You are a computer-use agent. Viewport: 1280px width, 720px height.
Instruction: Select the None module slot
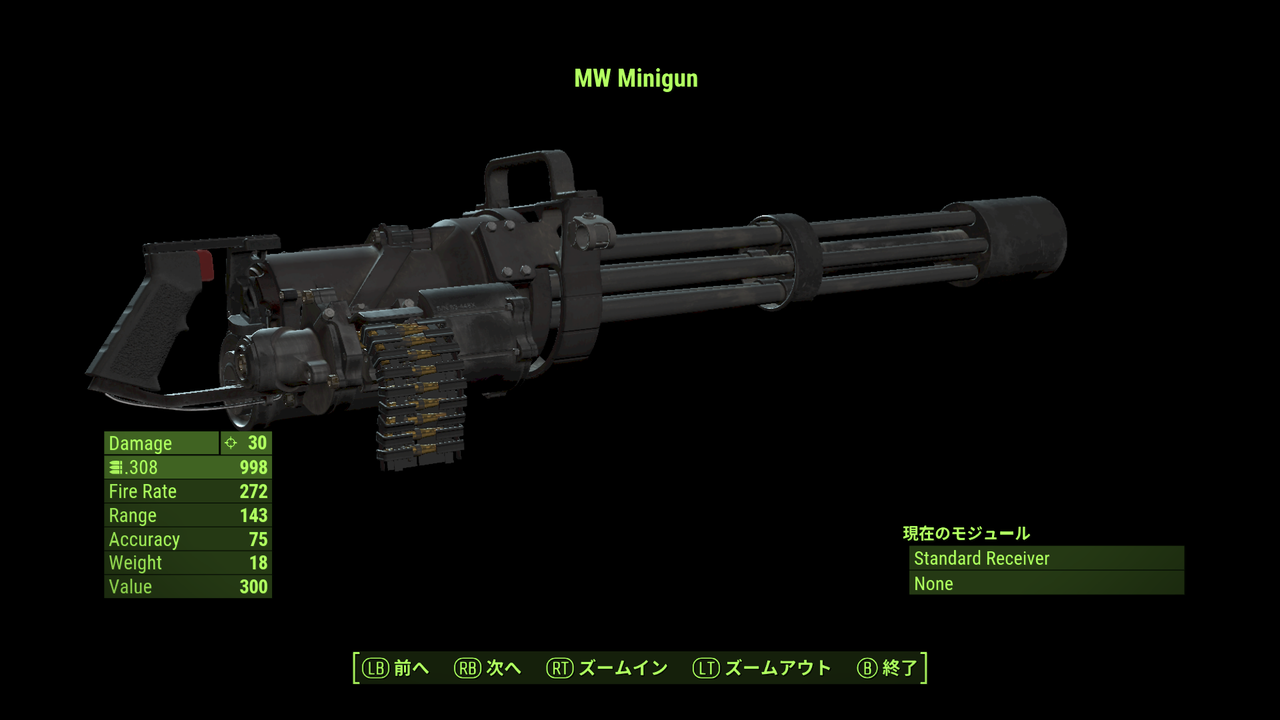point(933,583)
